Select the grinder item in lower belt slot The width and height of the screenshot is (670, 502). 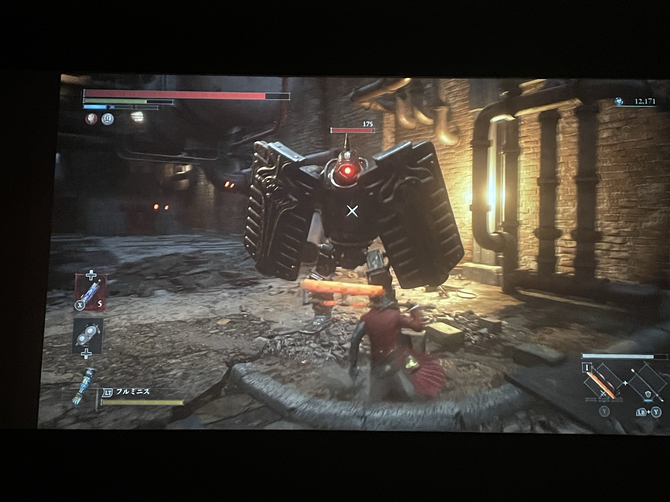(88, 335)
